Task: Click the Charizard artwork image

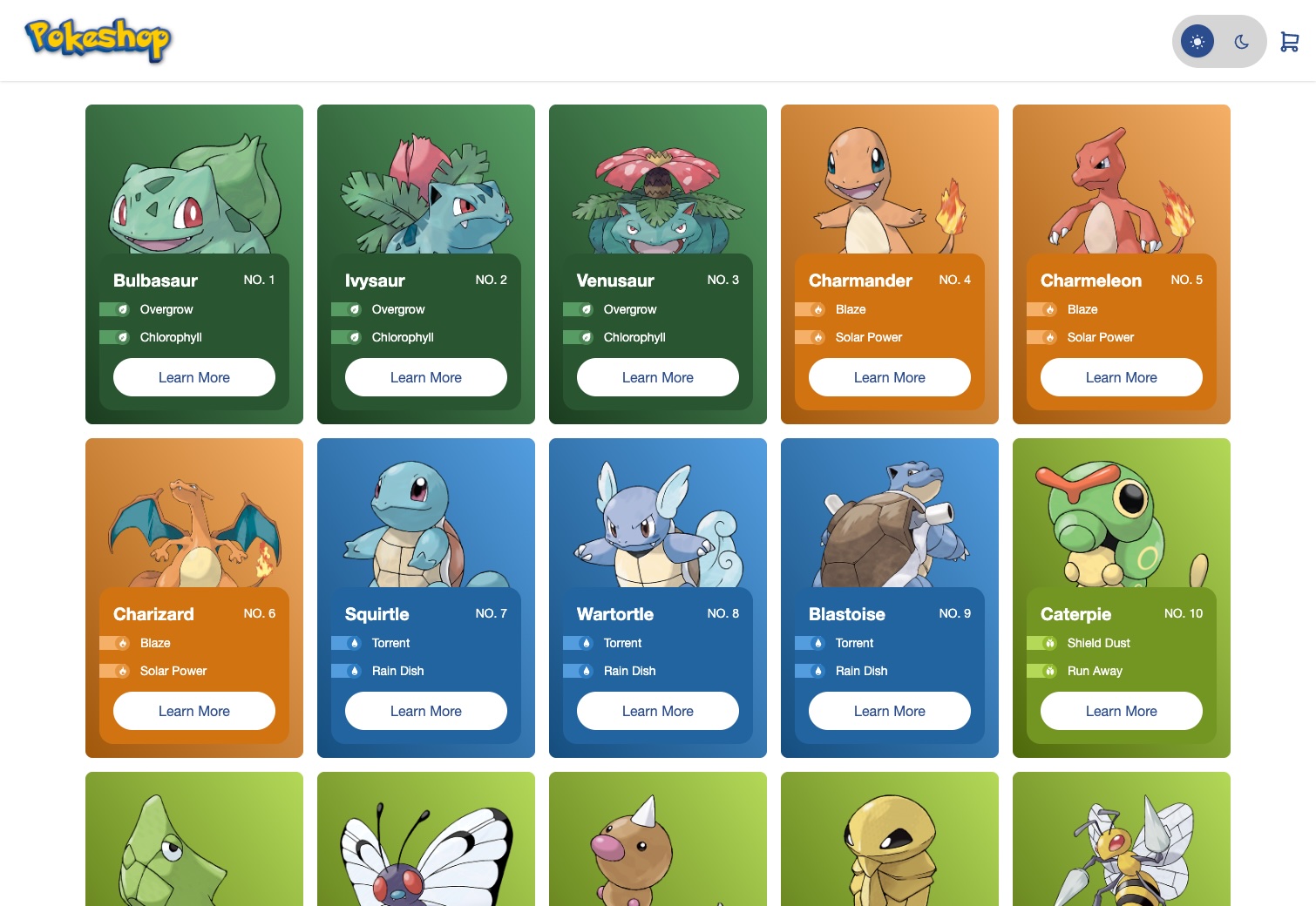Action: 193,523
